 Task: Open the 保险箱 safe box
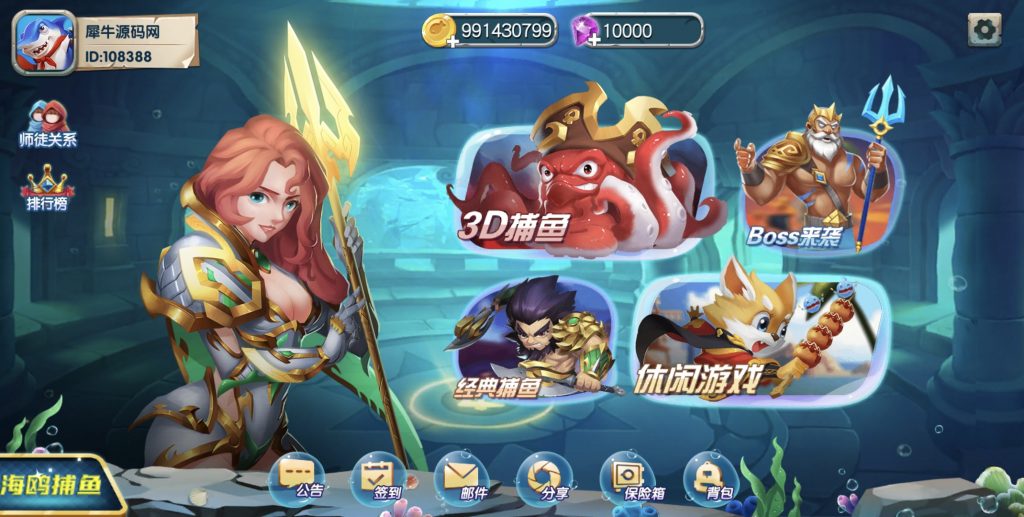coord(628,478)
